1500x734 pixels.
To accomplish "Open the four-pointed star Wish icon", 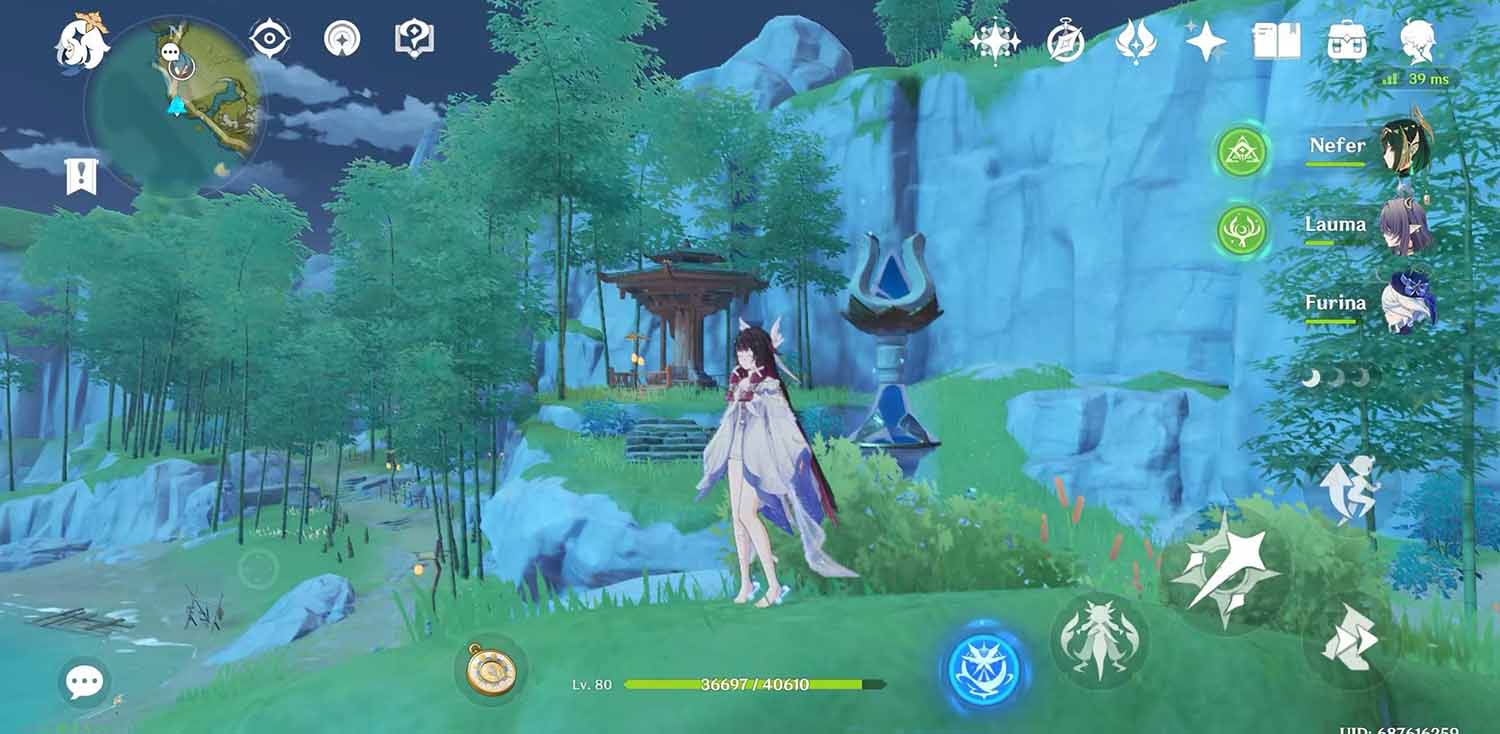I will 1206,42.
